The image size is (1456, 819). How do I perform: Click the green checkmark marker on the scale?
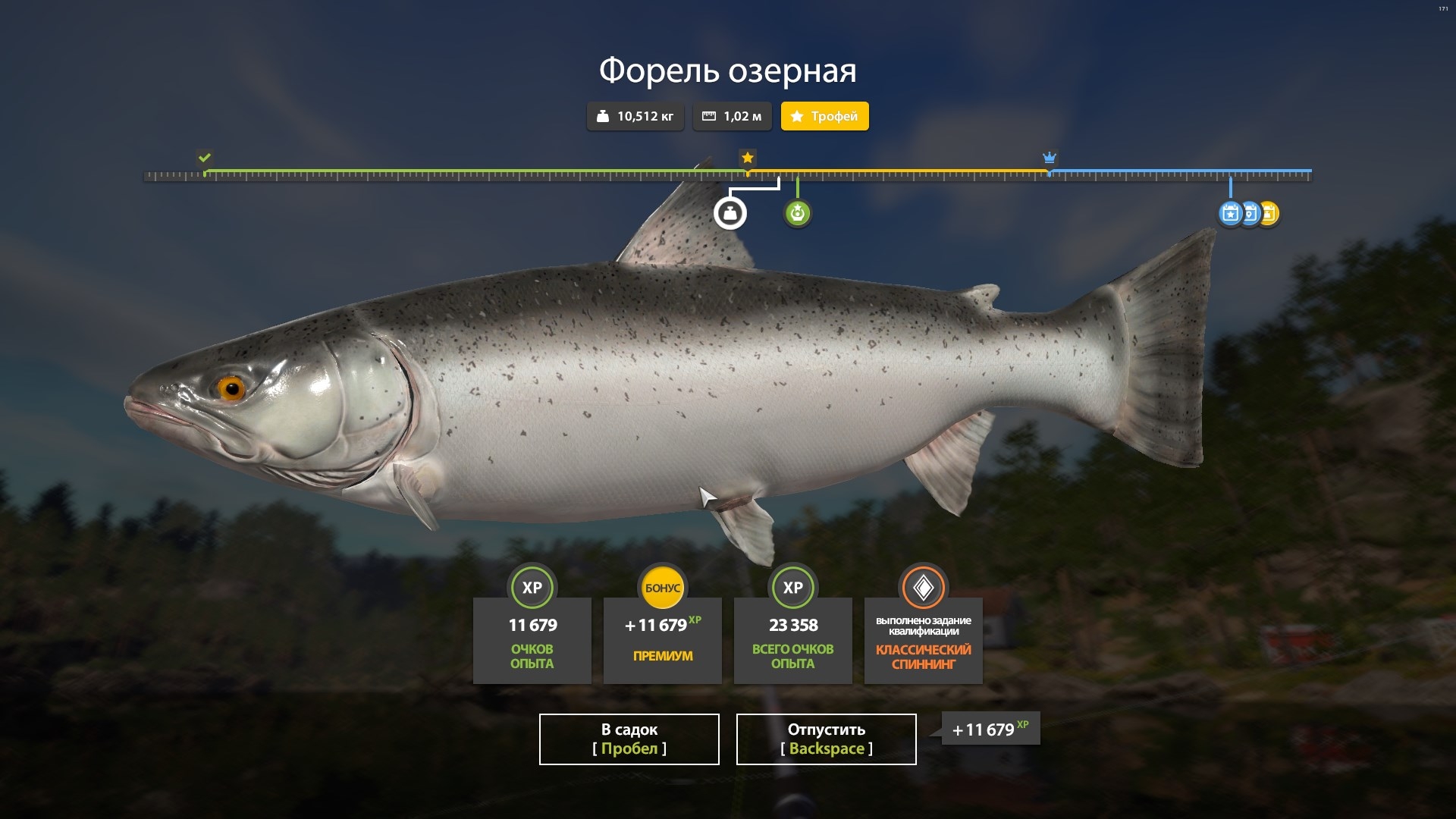pos(204,158)
